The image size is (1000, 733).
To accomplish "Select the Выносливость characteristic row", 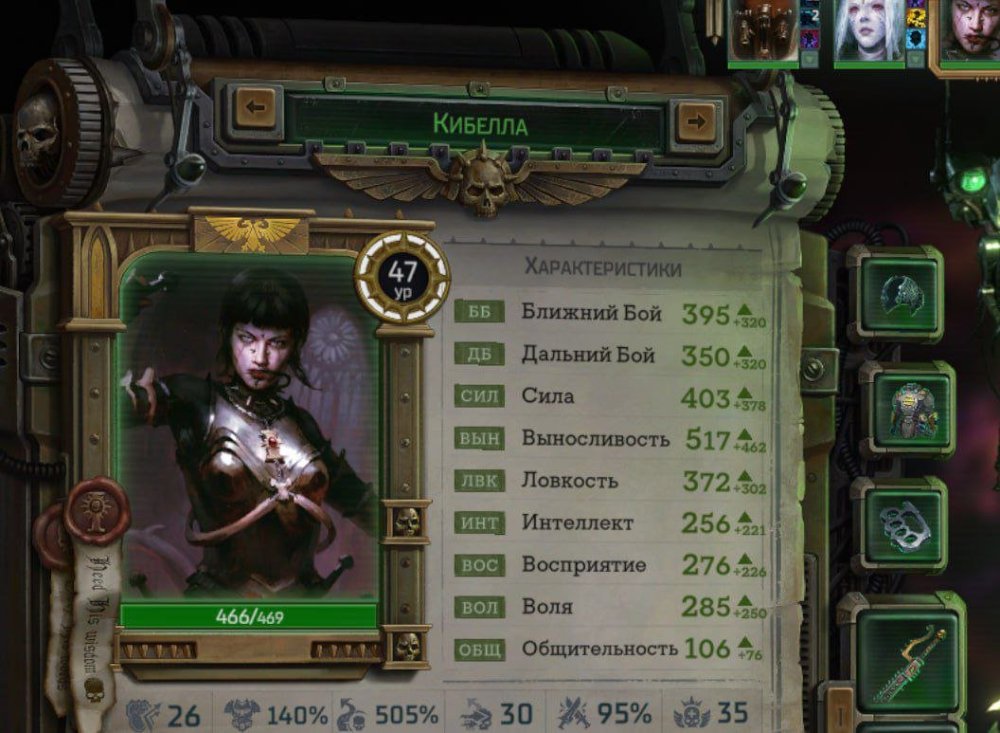I will click(610, 439).
